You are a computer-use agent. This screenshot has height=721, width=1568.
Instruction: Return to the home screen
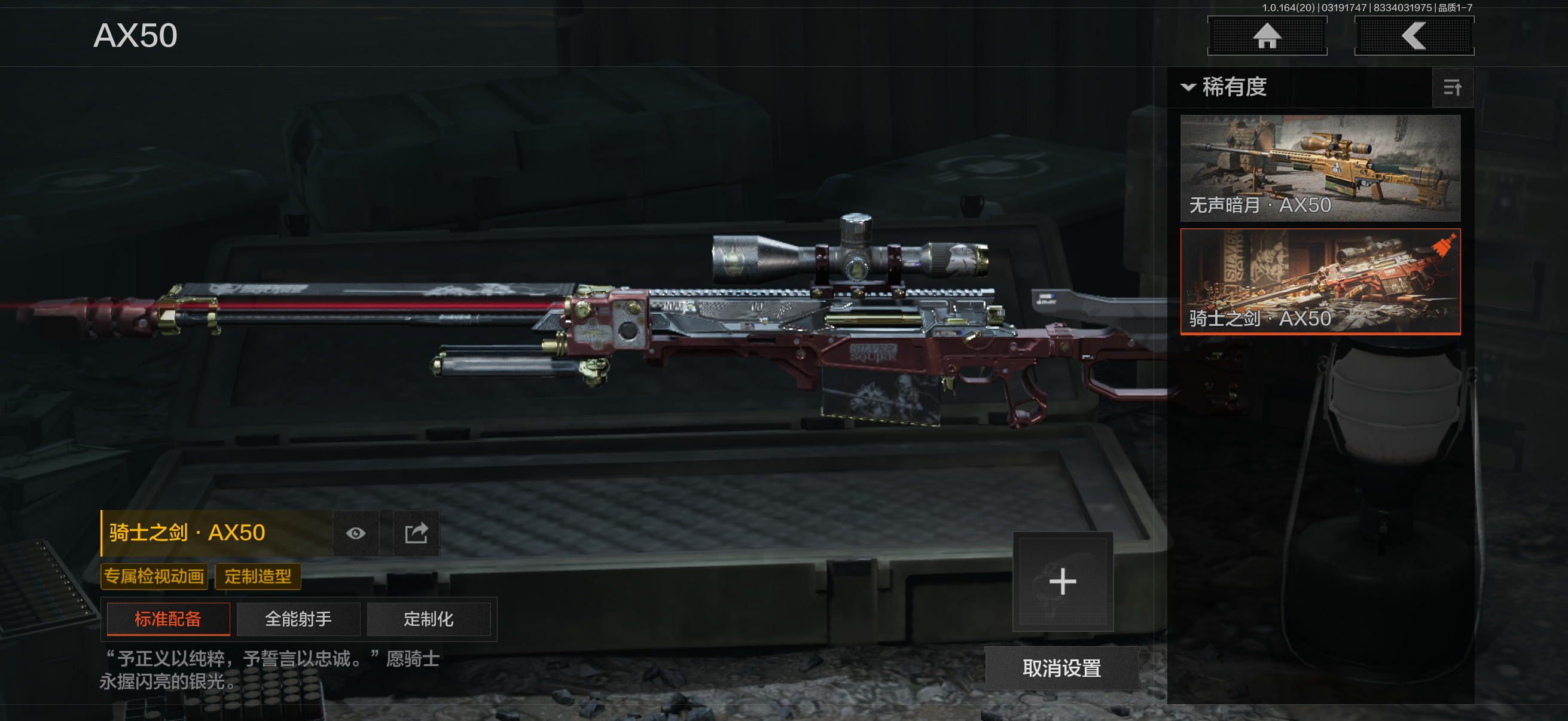click(x=1267, y=36)
